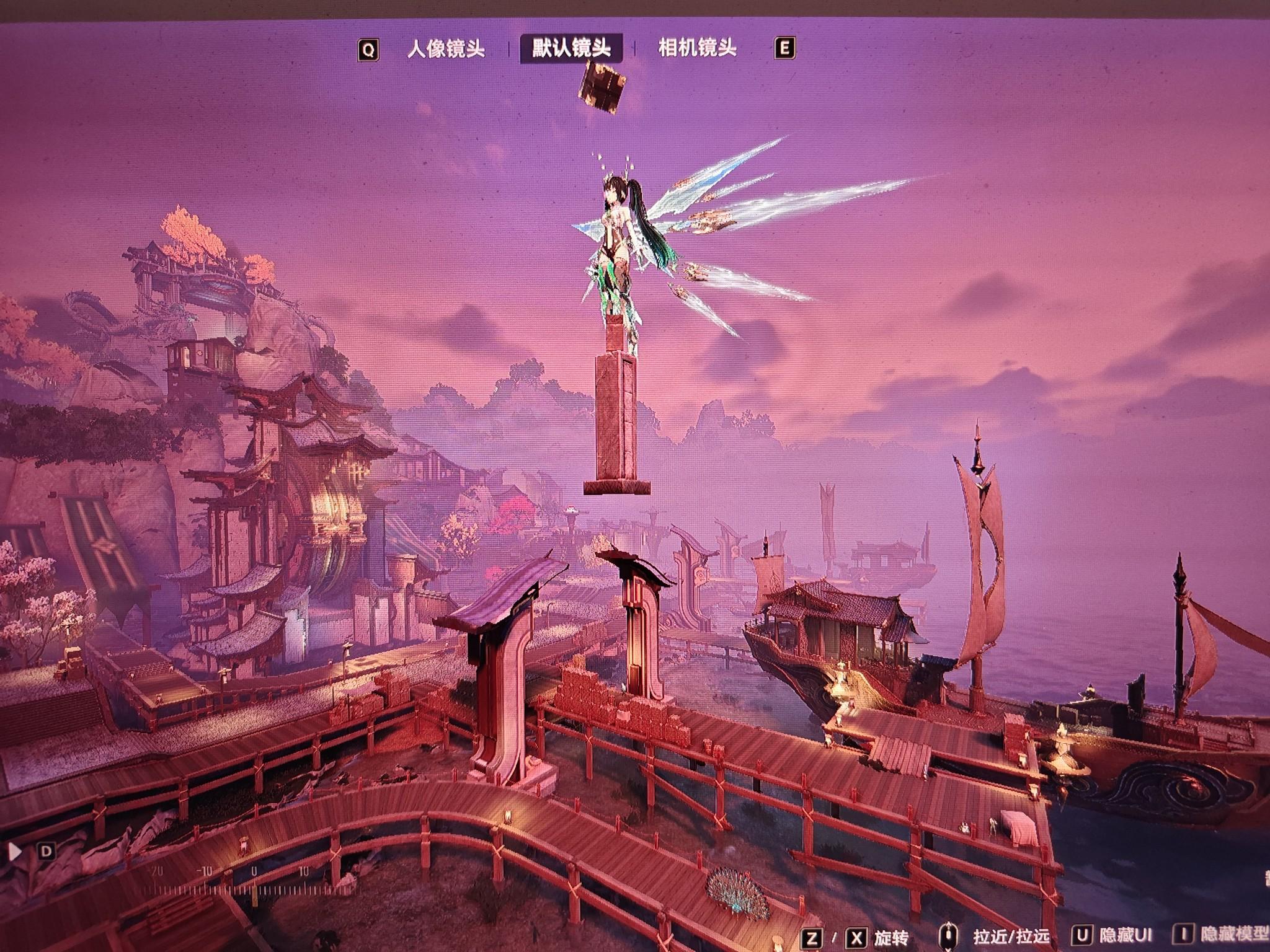
Task: Switch to the 人像镜头 portrait lens tab
Action: pos(445,49)
